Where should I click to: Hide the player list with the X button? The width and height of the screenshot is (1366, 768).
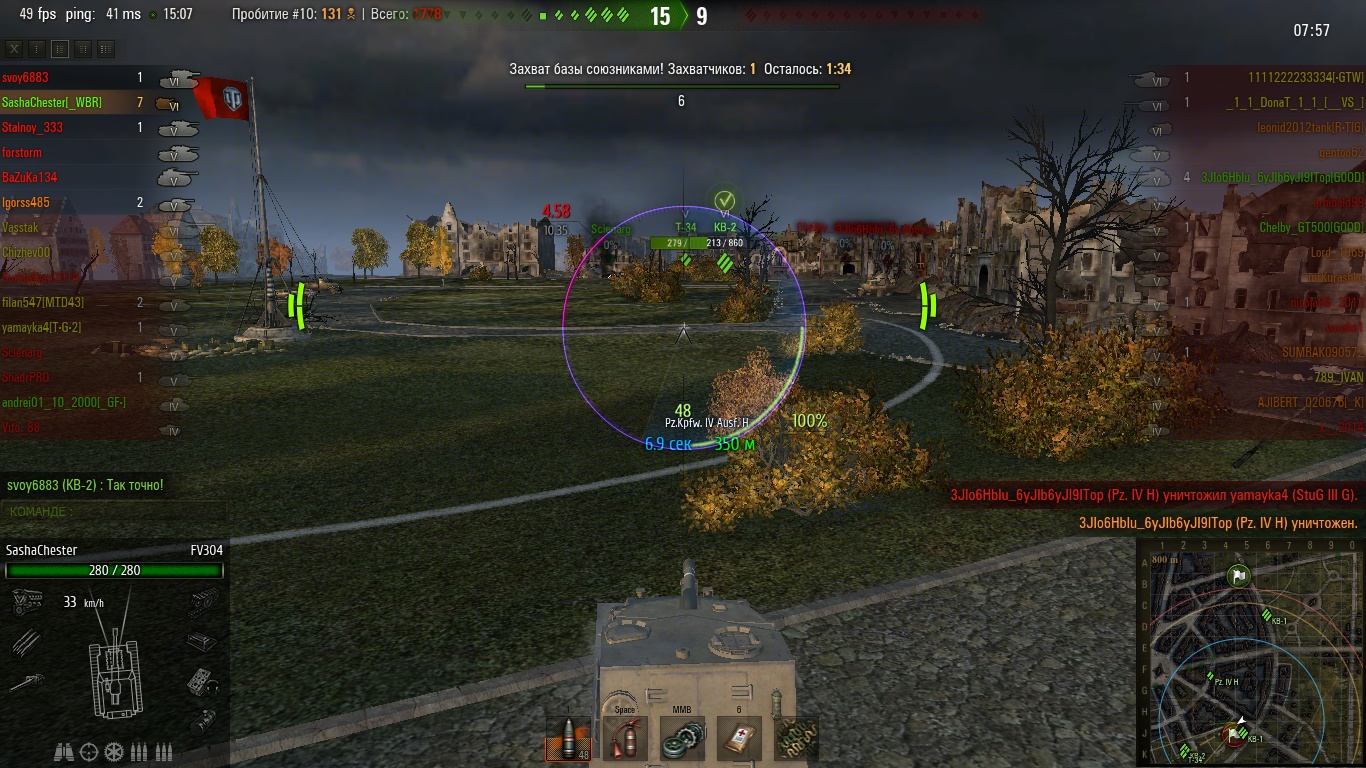point(14,48)
